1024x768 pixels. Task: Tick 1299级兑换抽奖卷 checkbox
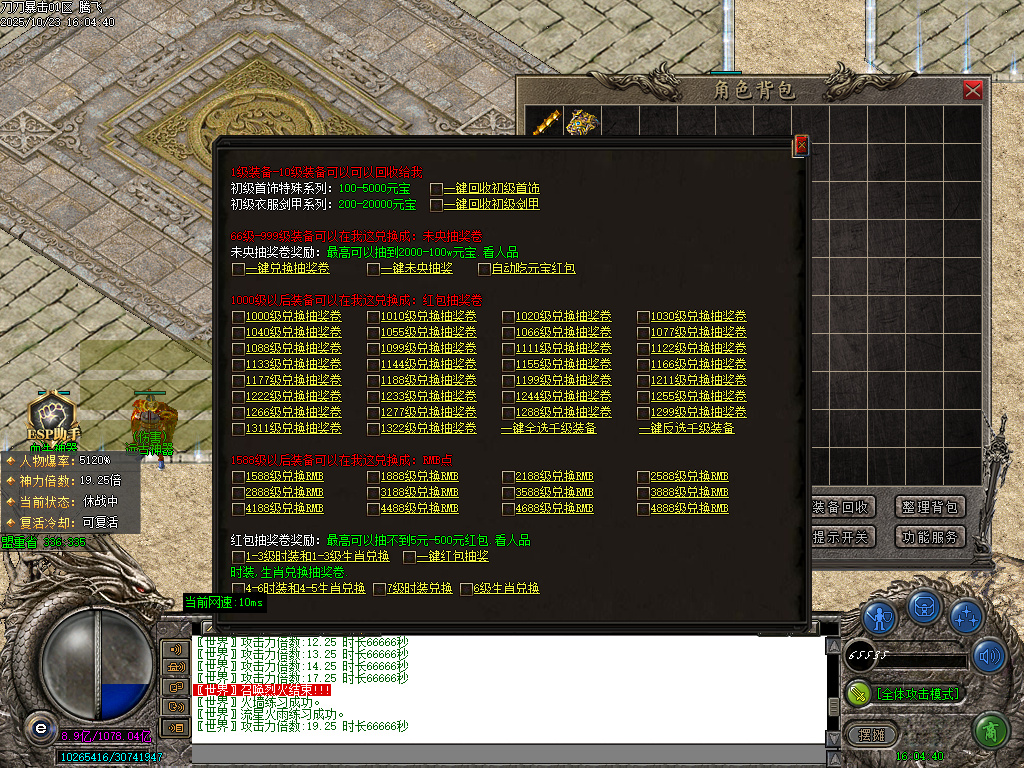point(643,412)
